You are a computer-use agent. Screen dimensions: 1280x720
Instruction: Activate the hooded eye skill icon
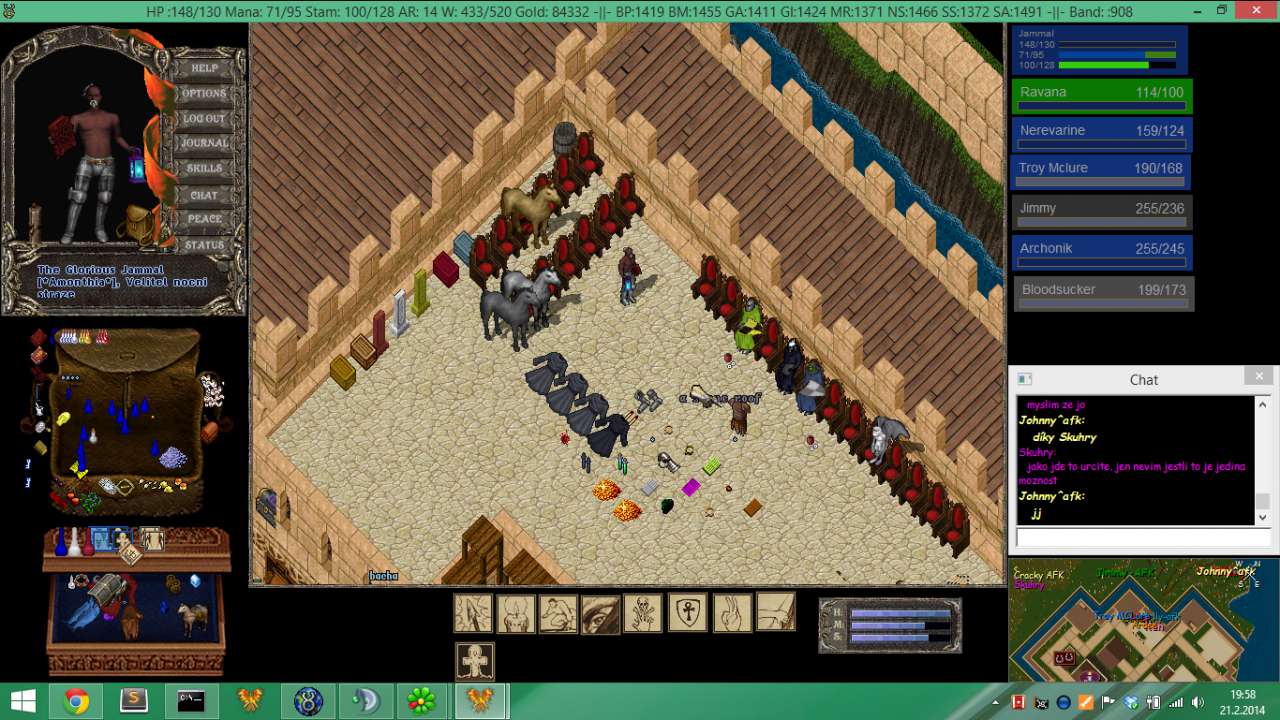click(x=600, y=613)
